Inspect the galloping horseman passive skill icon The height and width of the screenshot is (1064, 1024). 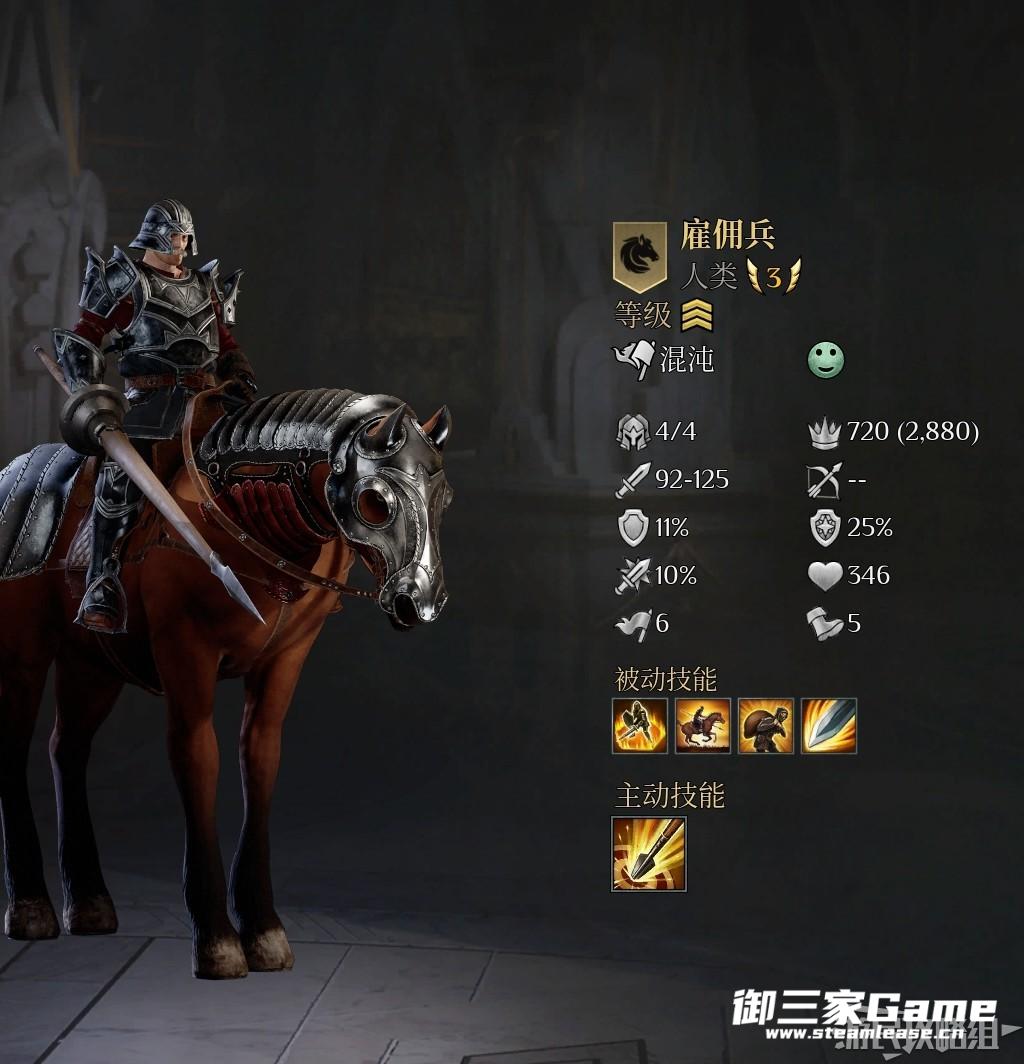(x=703, y=726)
